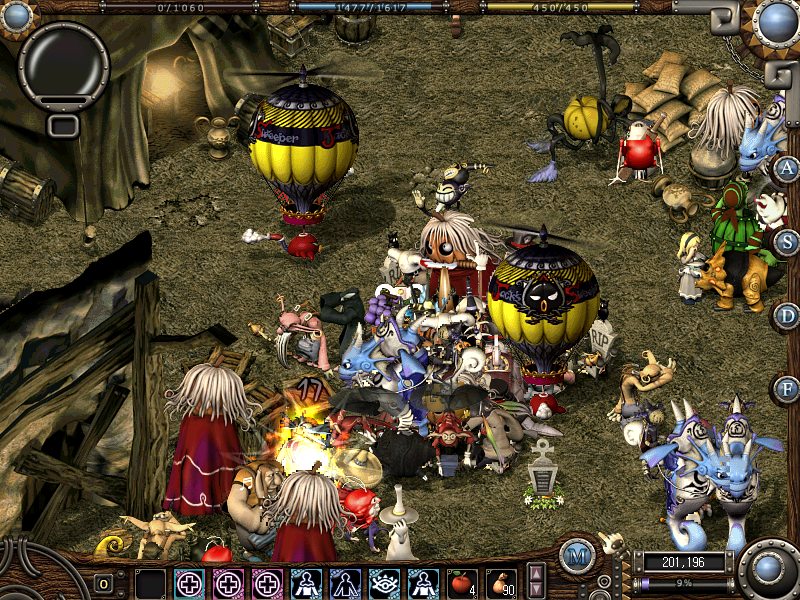Open the top-right blue orb button

click(776, 20)
